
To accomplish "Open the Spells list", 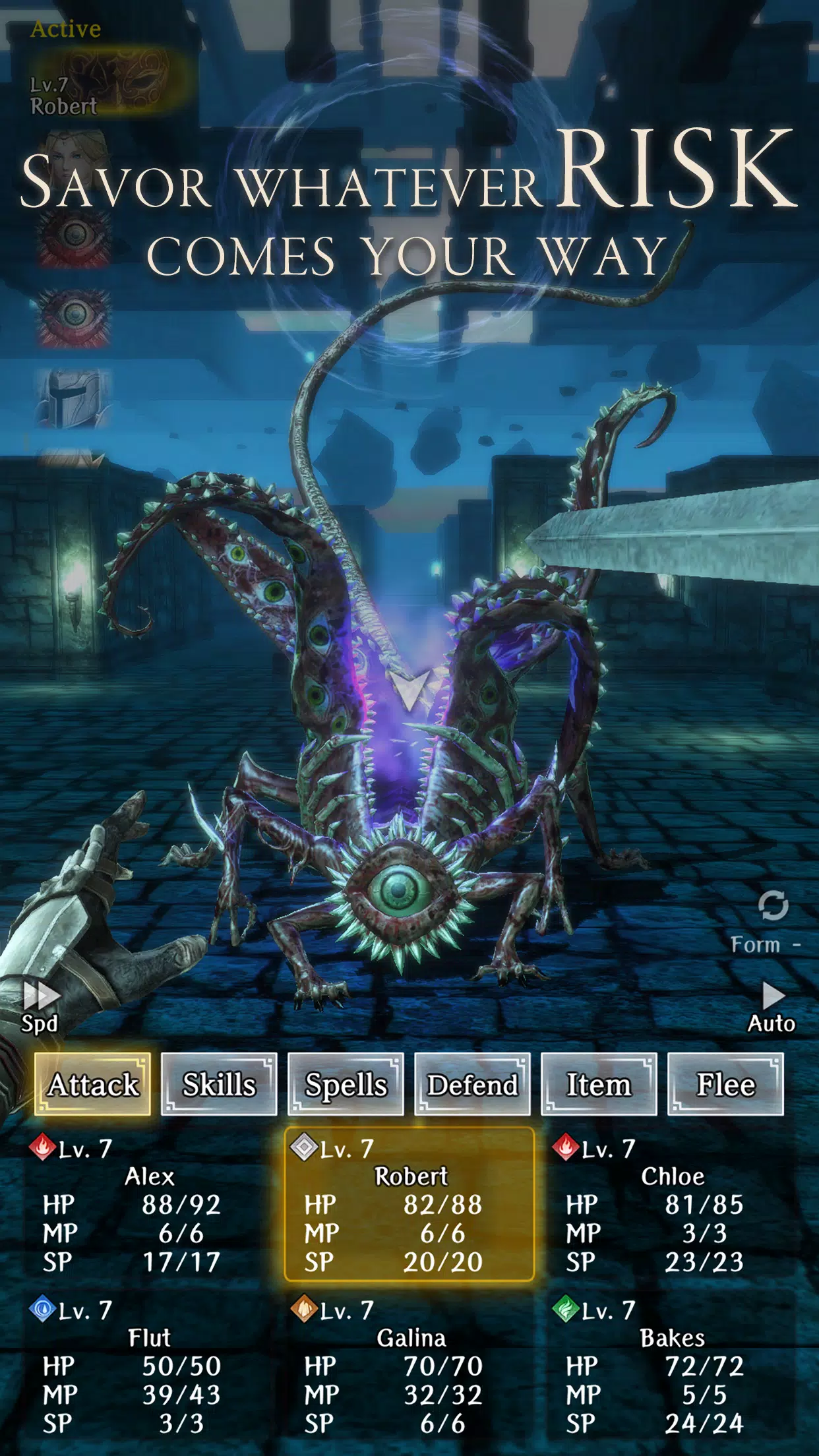I will point(346,1085).
